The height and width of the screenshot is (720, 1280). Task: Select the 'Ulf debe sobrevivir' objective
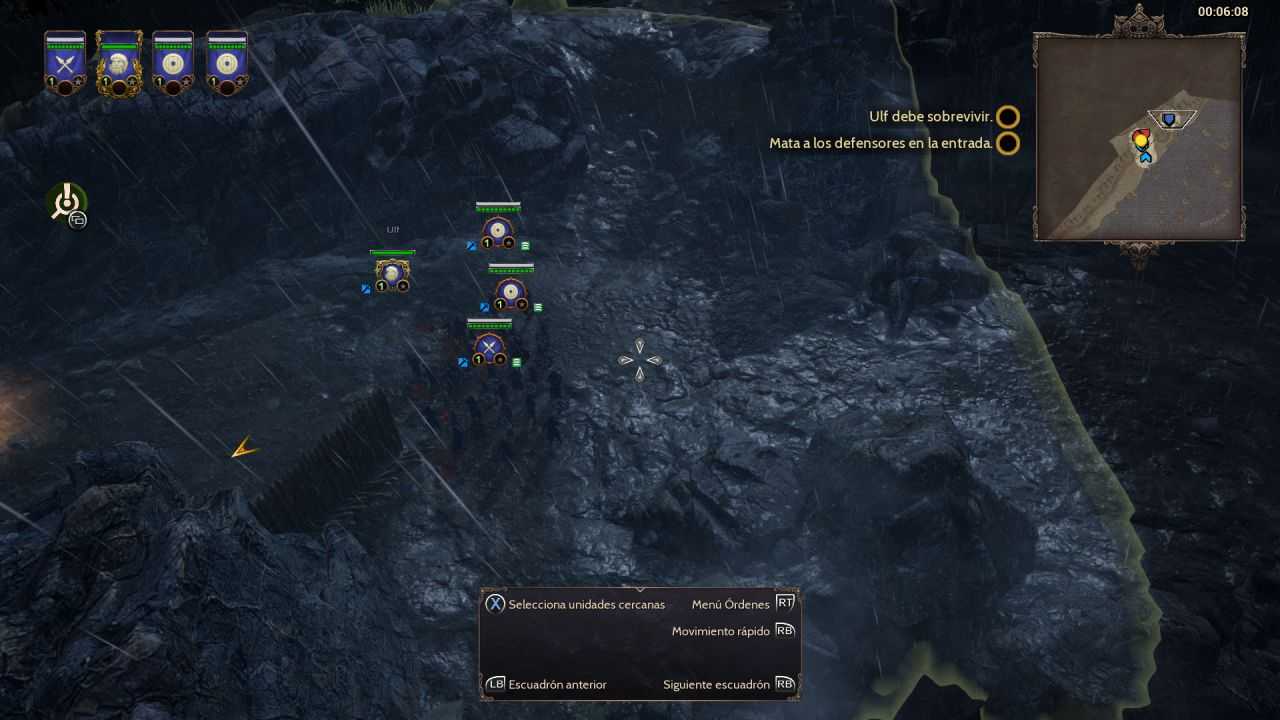pyautogui.click(x=930, y=117)
